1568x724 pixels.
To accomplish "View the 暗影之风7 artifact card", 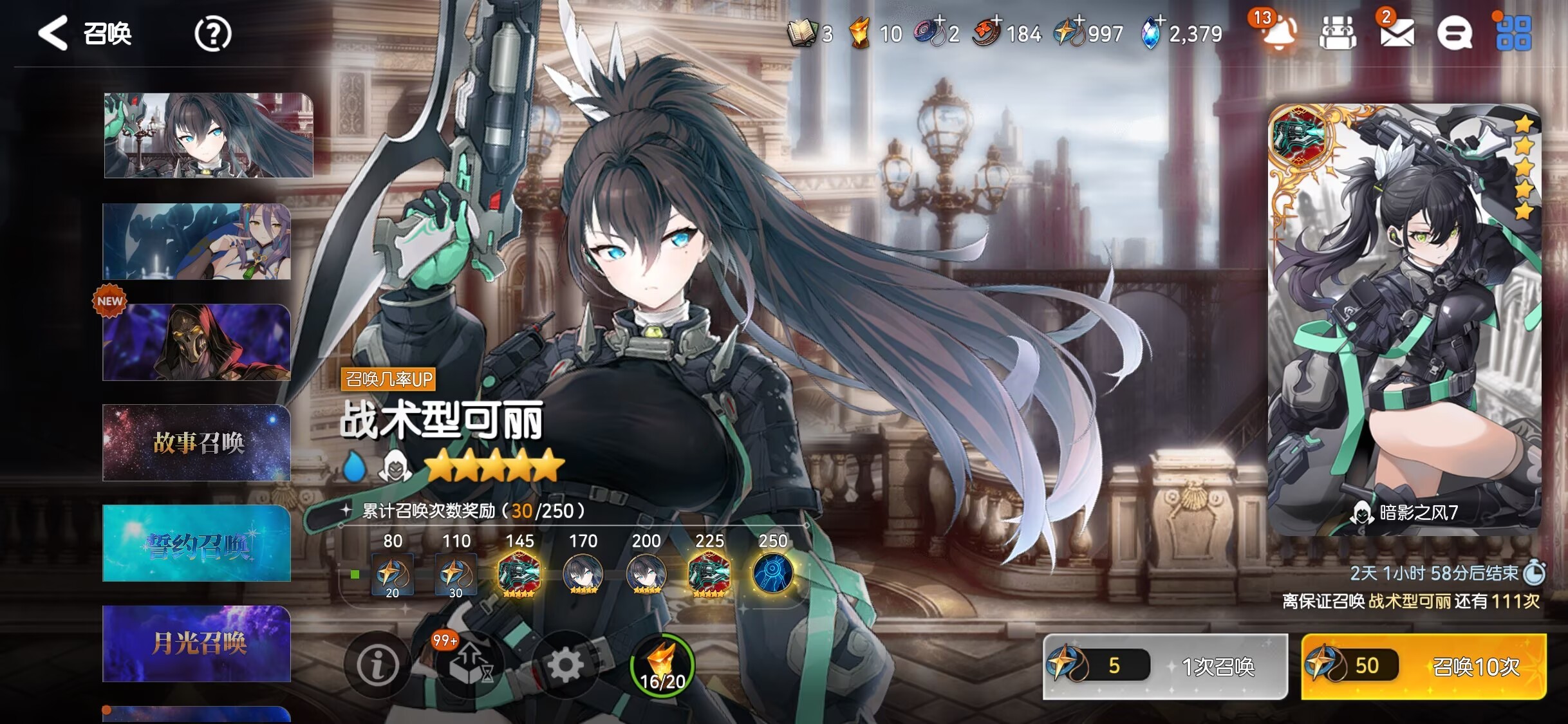I will tap(1404, 319).
